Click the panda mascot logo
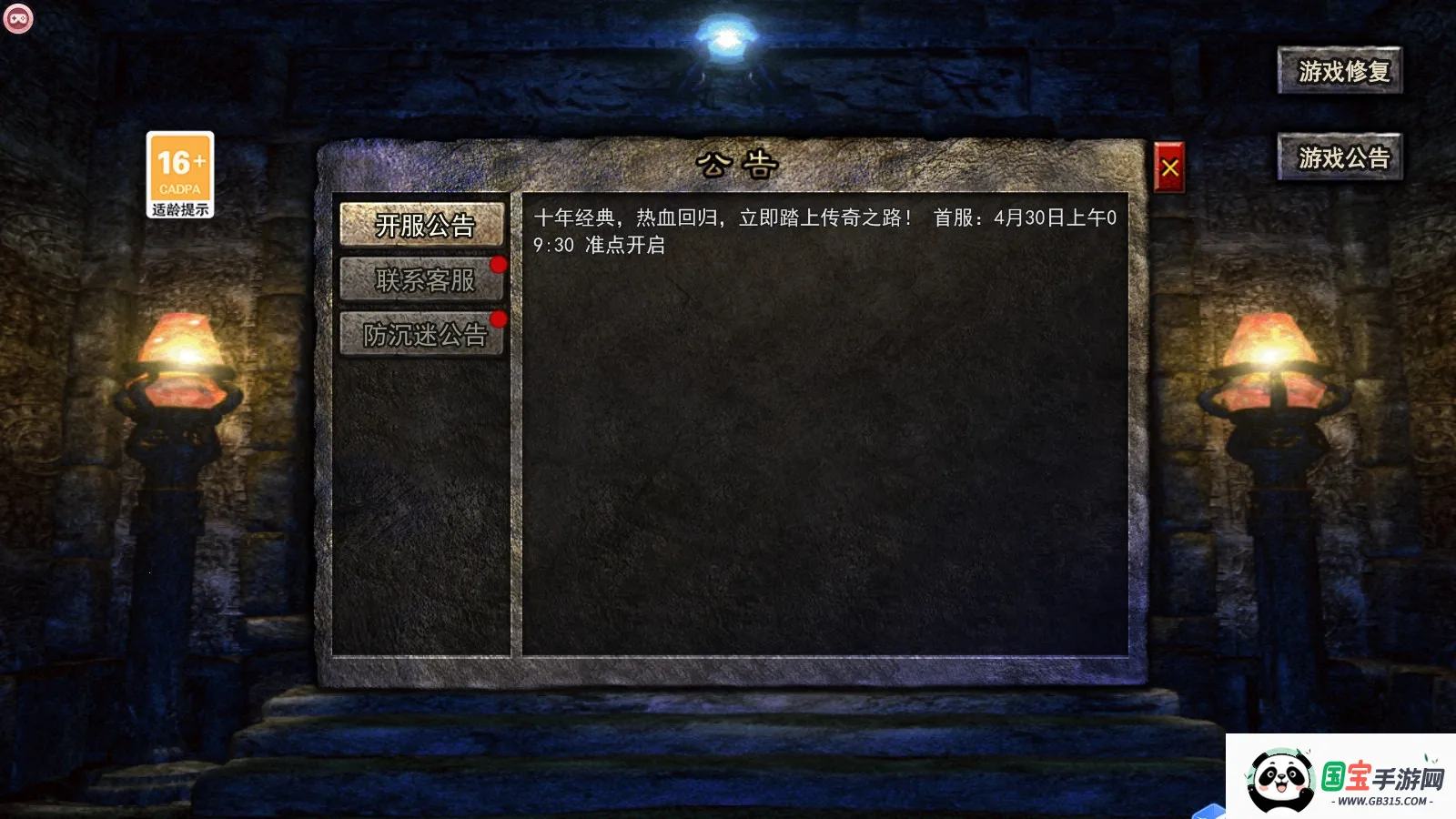The height and width of the screenshot is (819, 1456). tap(1283, 778)
